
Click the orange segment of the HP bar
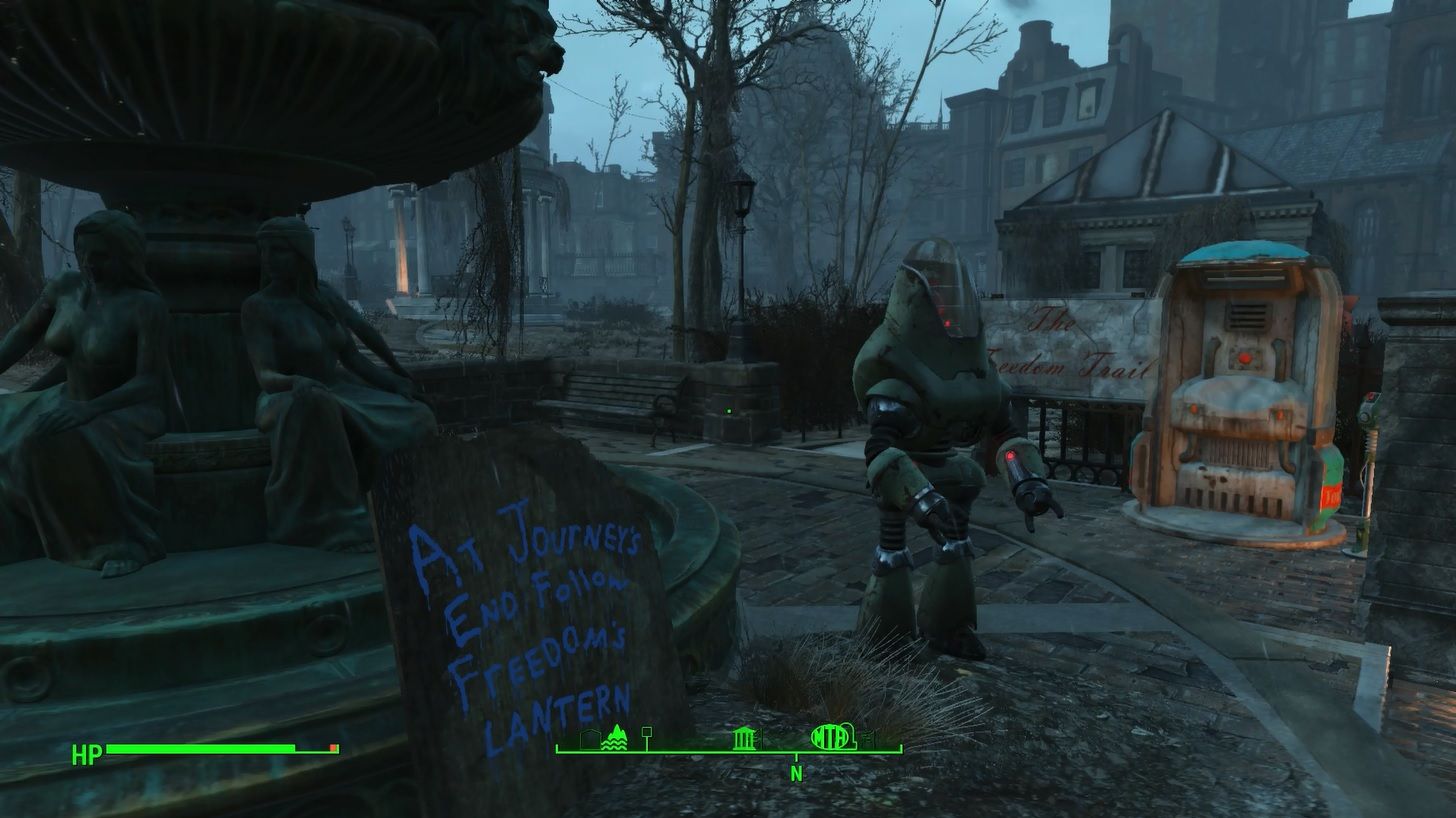pyautogui.click(x=330, y=745)
